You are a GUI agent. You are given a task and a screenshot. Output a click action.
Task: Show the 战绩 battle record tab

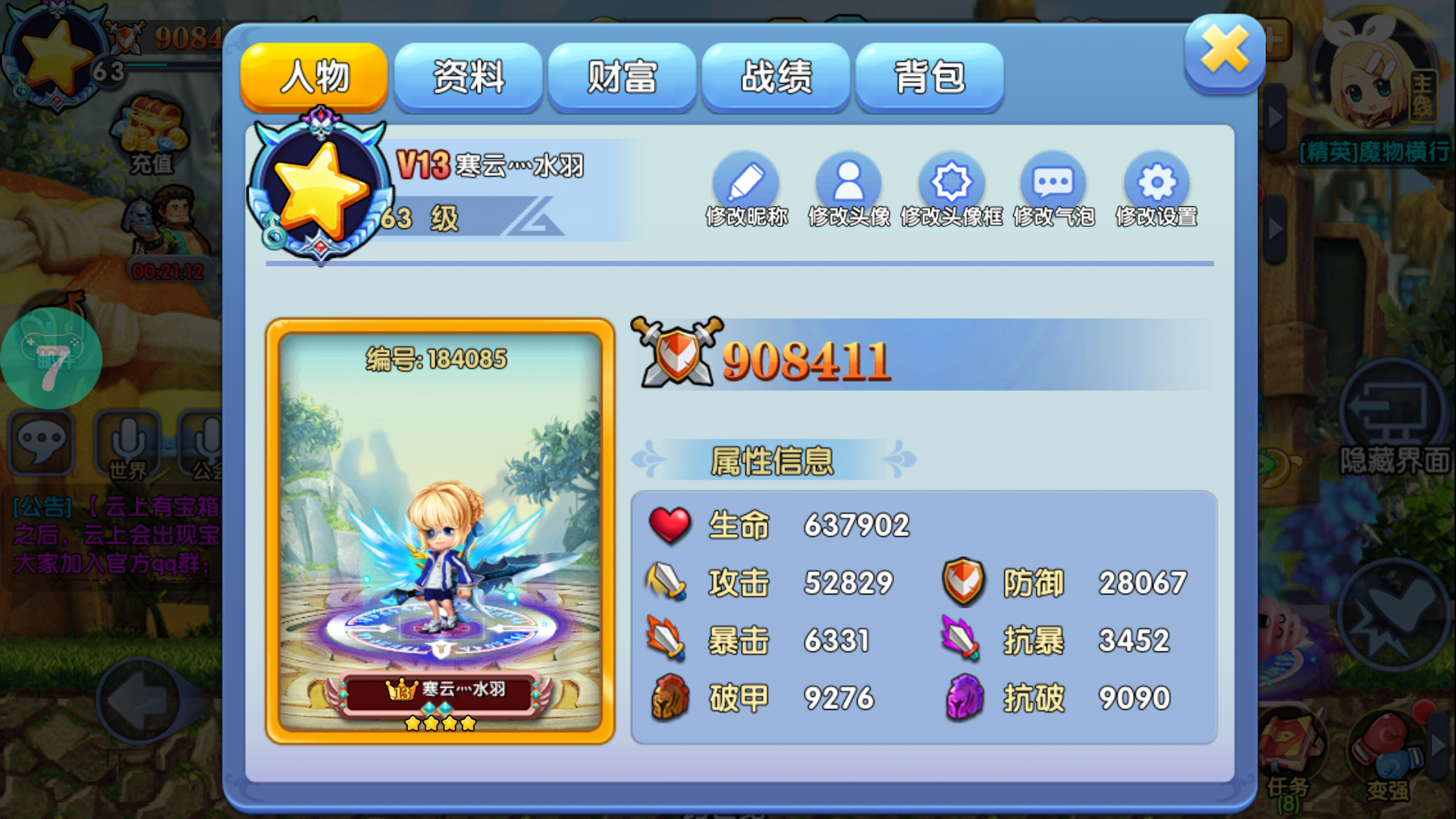tap(776, 77)
